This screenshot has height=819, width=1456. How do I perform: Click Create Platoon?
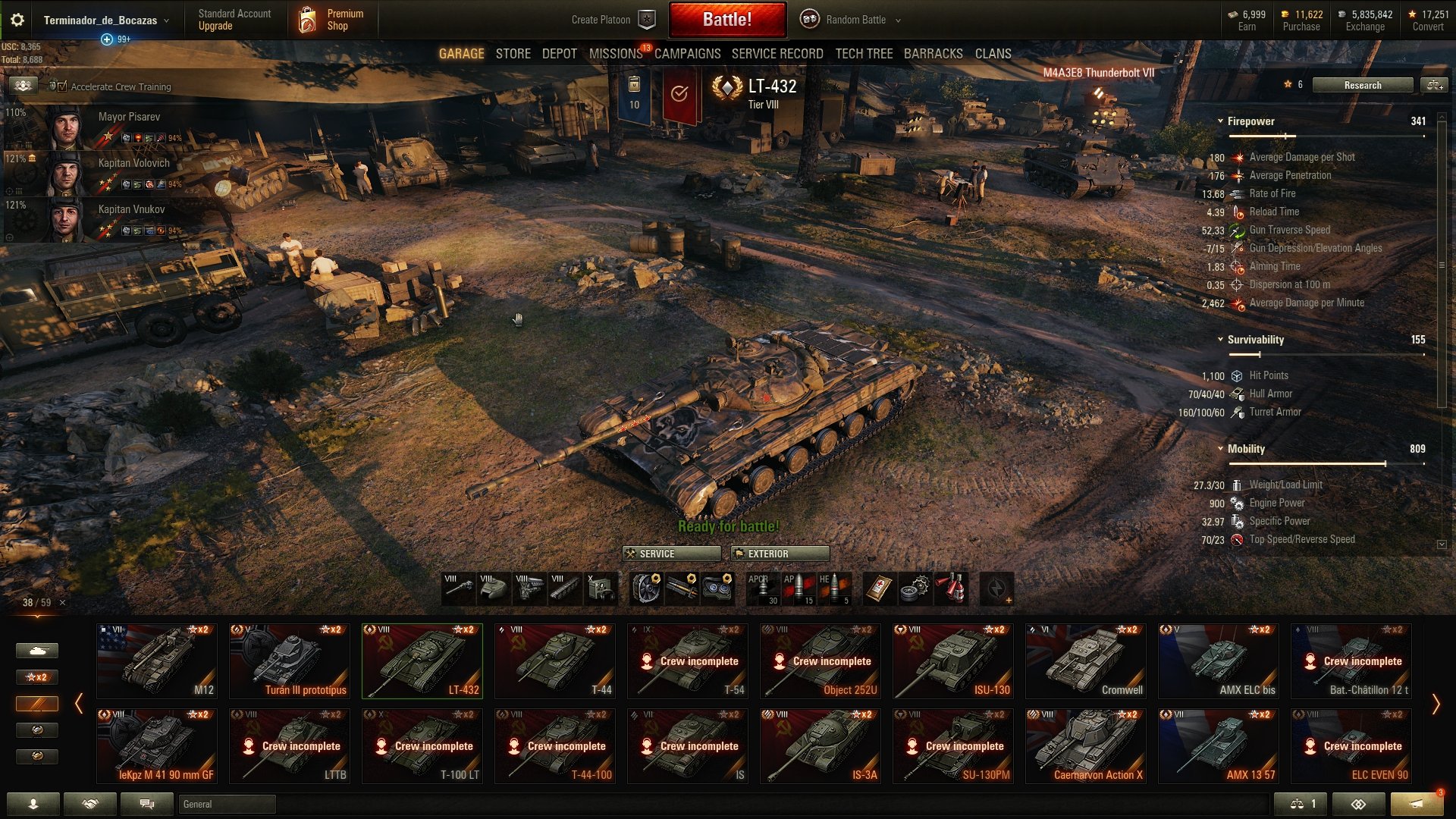click(610, 20)
